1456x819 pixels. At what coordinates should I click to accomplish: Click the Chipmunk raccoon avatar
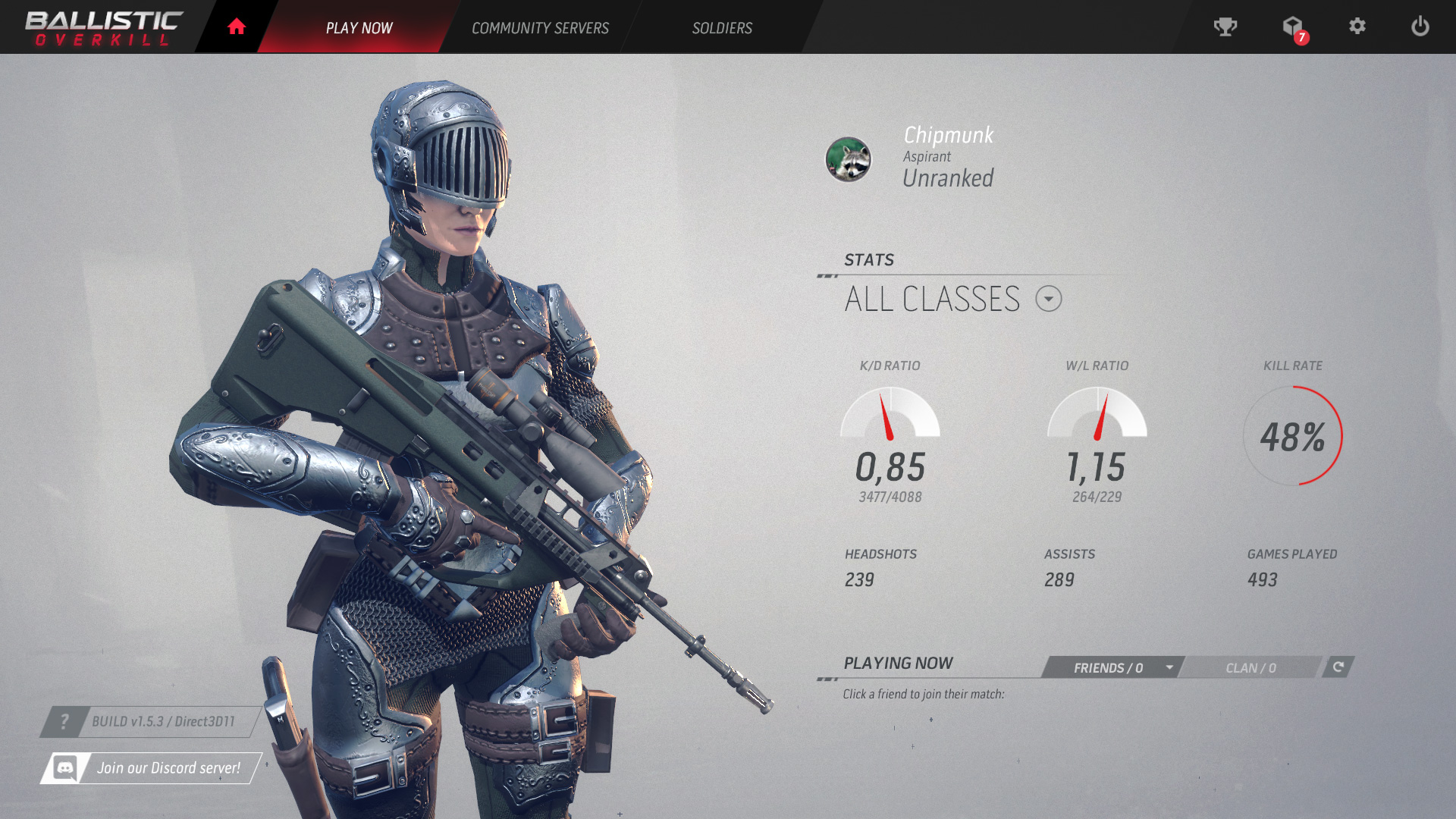pos(848,159)
